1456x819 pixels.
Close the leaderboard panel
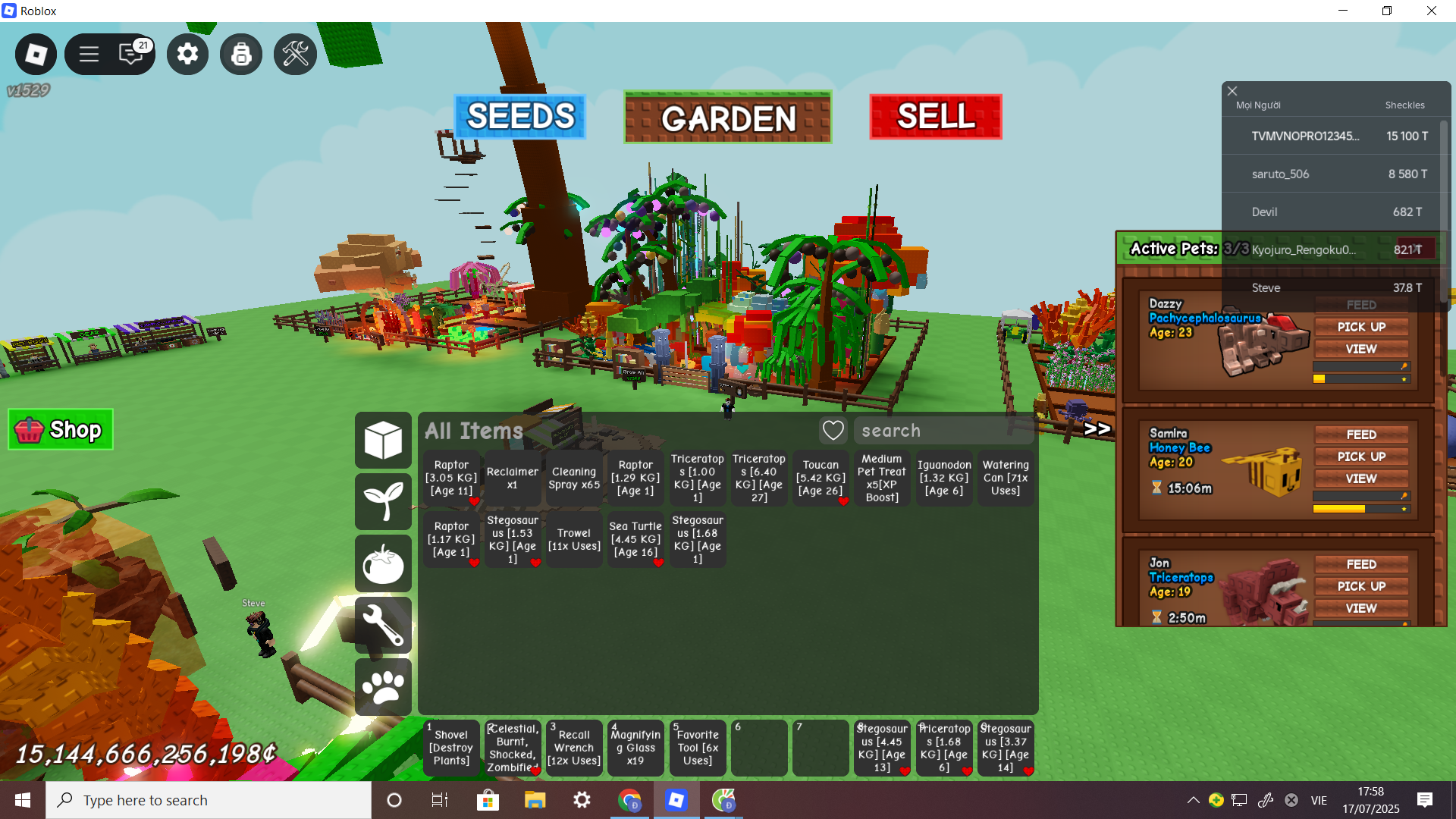(1232, 91)
